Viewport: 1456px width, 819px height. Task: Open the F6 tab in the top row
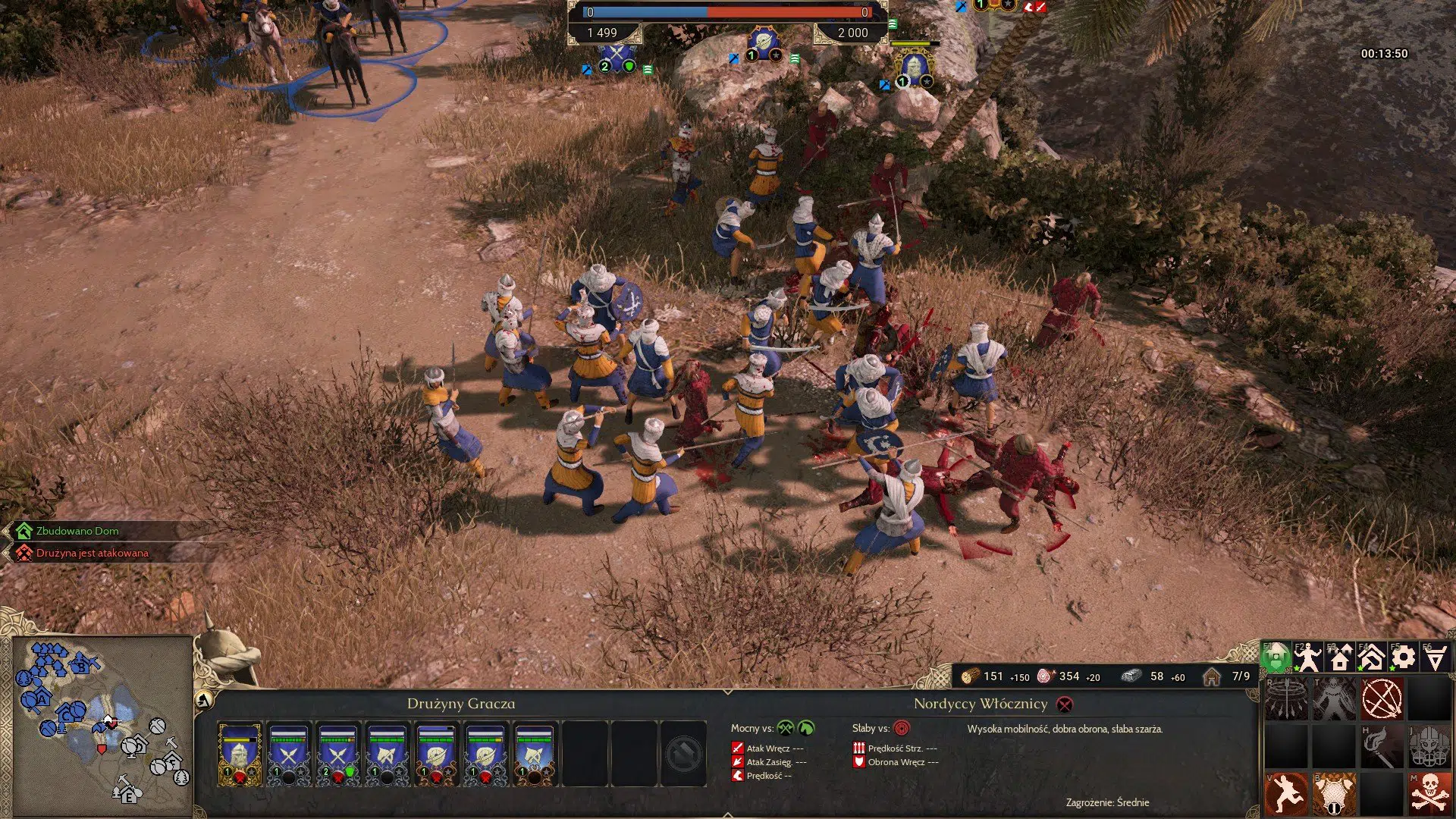tap(1436, 657)
